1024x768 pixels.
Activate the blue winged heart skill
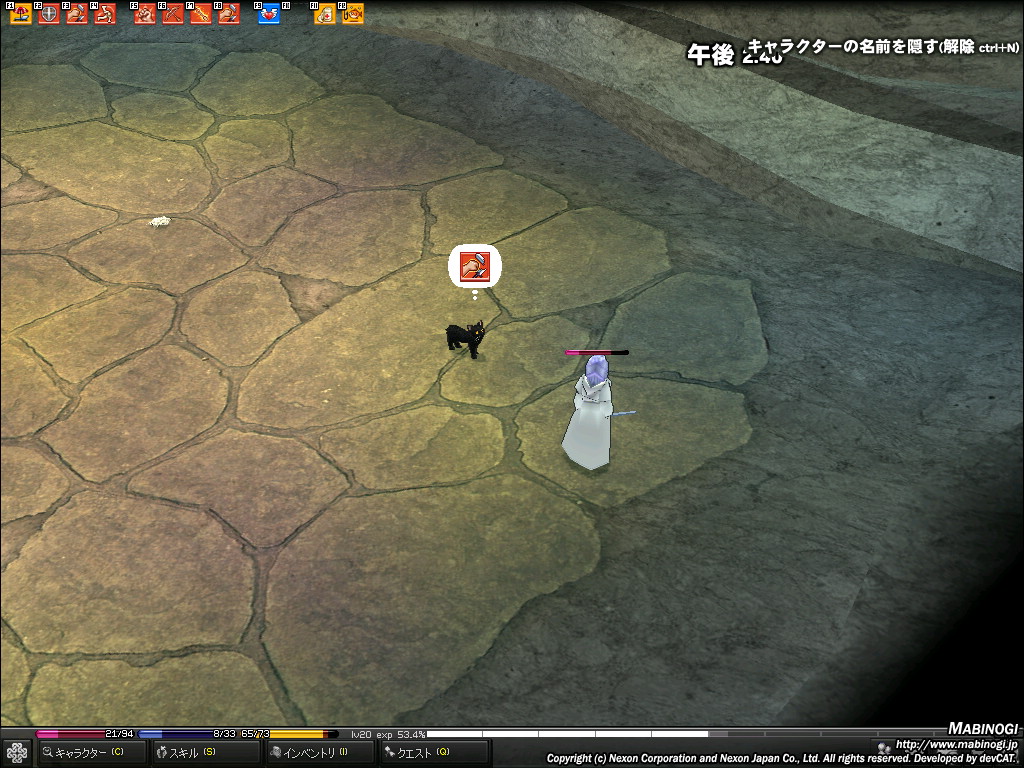[269, 14]
